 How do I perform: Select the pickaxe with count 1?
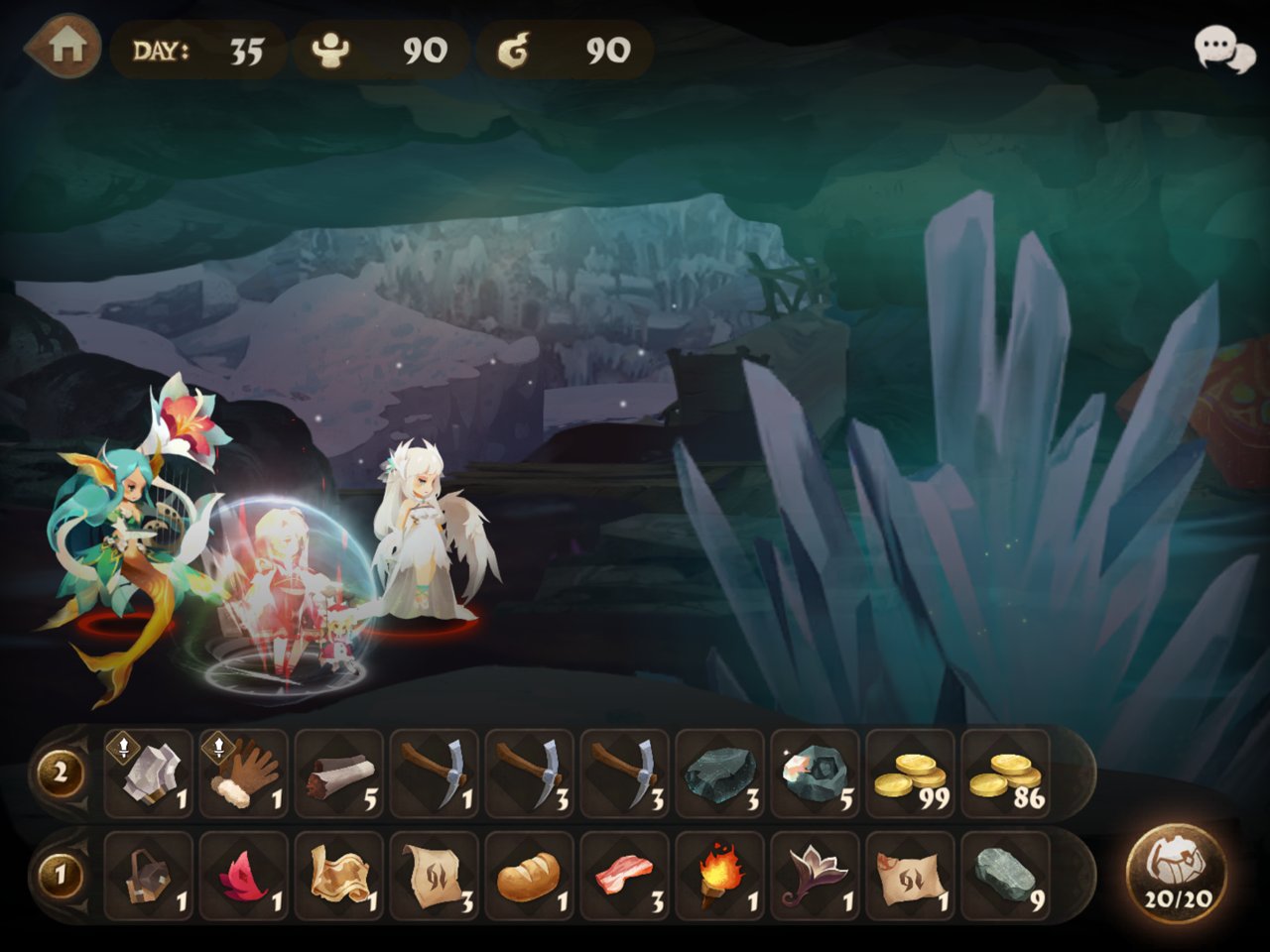[435, 773]
